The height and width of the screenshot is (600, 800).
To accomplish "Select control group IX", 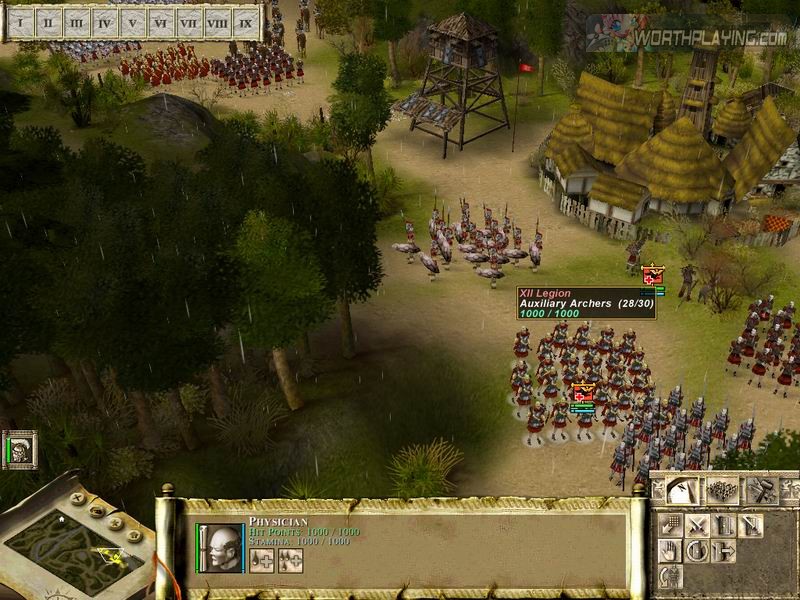I will [245, 22].
